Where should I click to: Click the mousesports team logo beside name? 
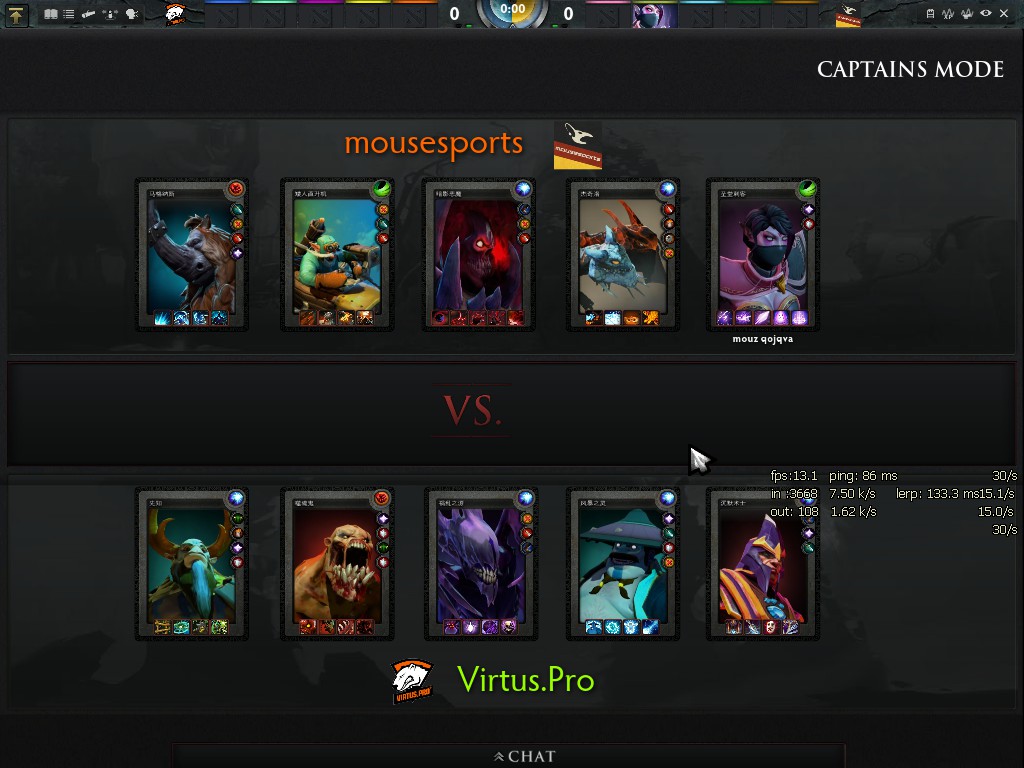(x=577, y=146)
